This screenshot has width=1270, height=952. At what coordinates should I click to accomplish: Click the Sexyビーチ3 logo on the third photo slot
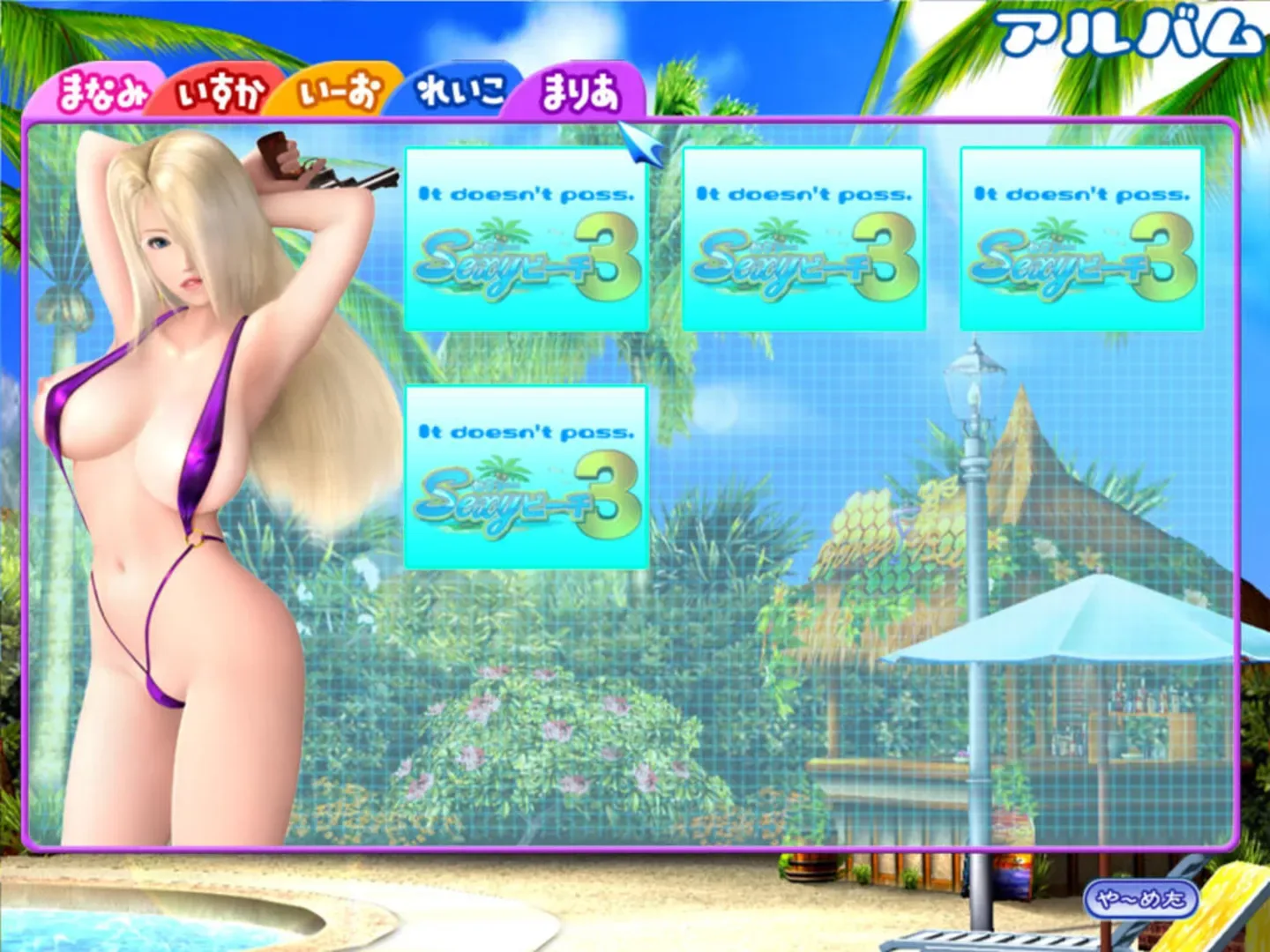1083,260
